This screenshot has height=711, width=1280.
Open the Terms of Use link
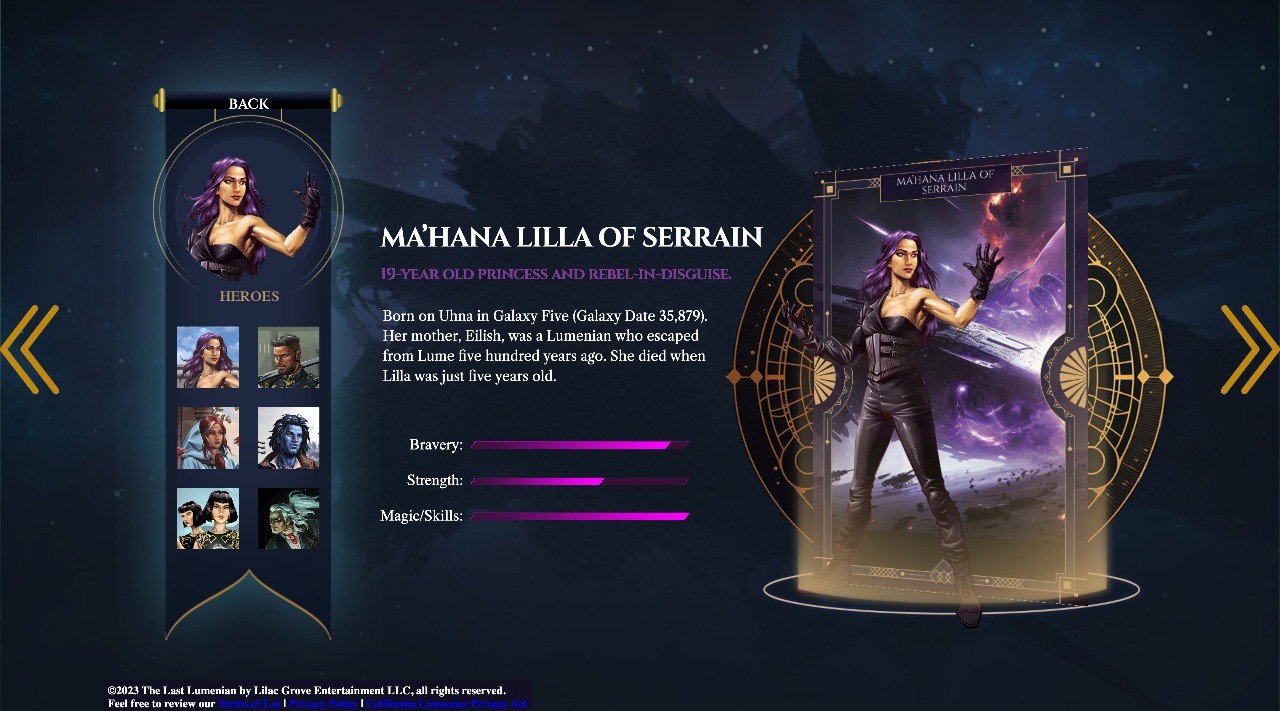(x=249, y=704)
